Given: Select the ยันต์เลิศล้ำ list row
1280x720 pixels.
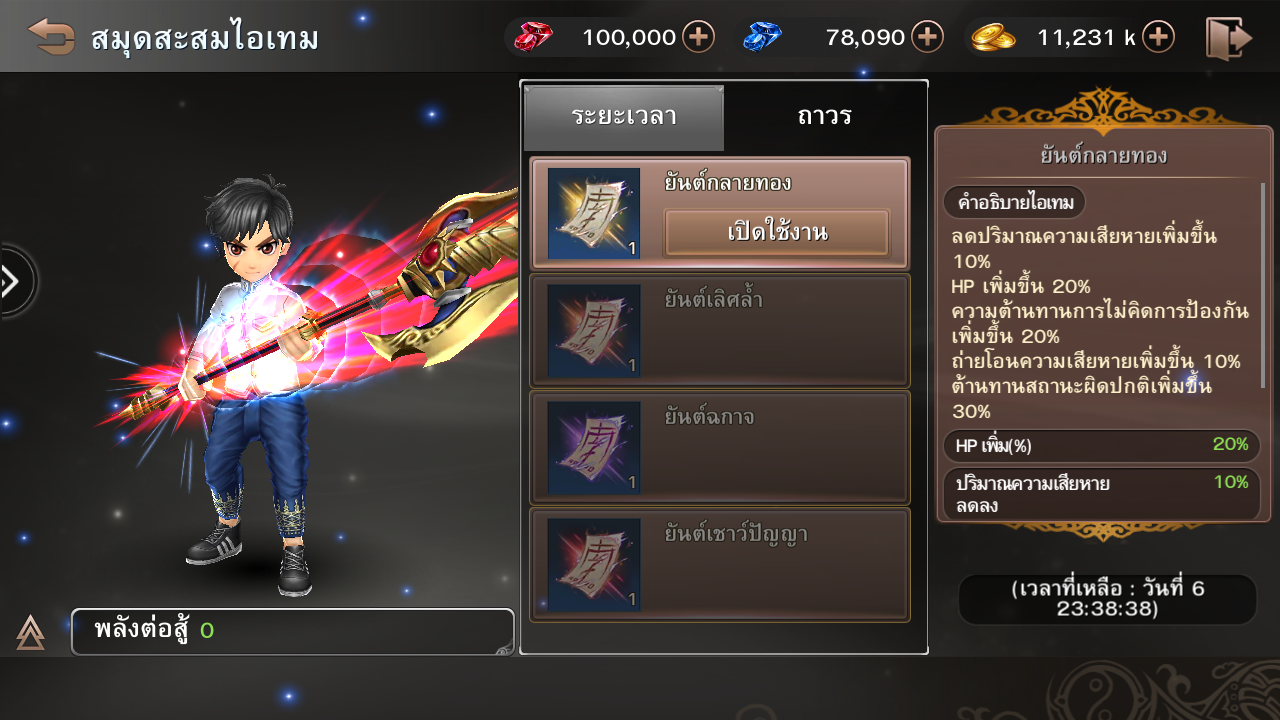Looking at the screenshot, I should (720, 330).
